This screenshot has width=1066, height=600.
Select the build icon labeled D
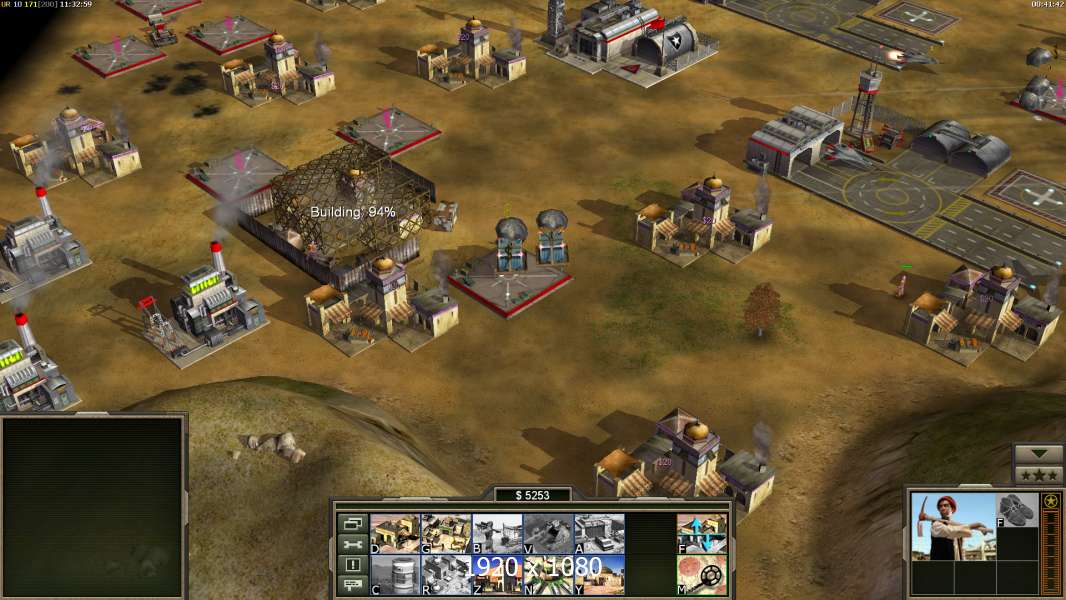point(395,533)
